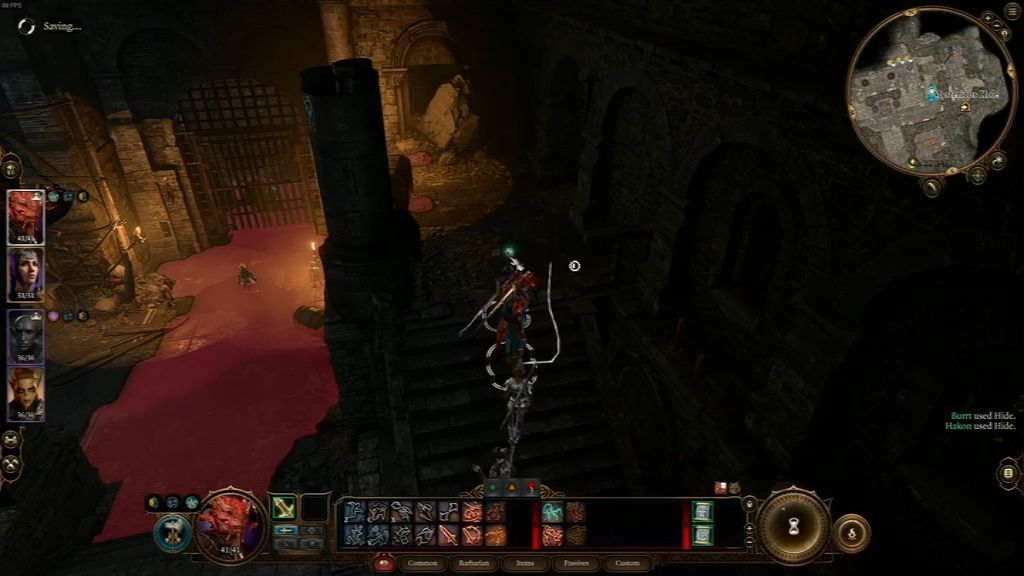Select the equipped melee weapon slot

[284, 507]
